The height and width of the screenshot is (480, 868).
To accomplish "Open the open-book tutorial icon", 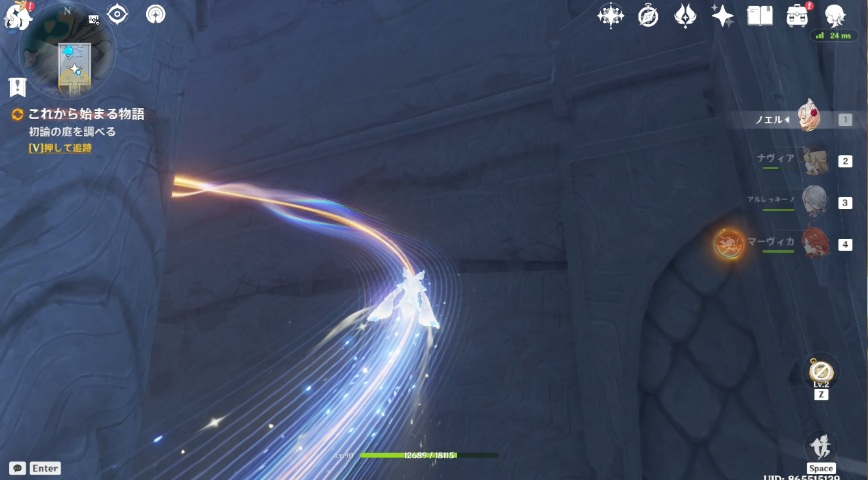I will coord(760,15).
